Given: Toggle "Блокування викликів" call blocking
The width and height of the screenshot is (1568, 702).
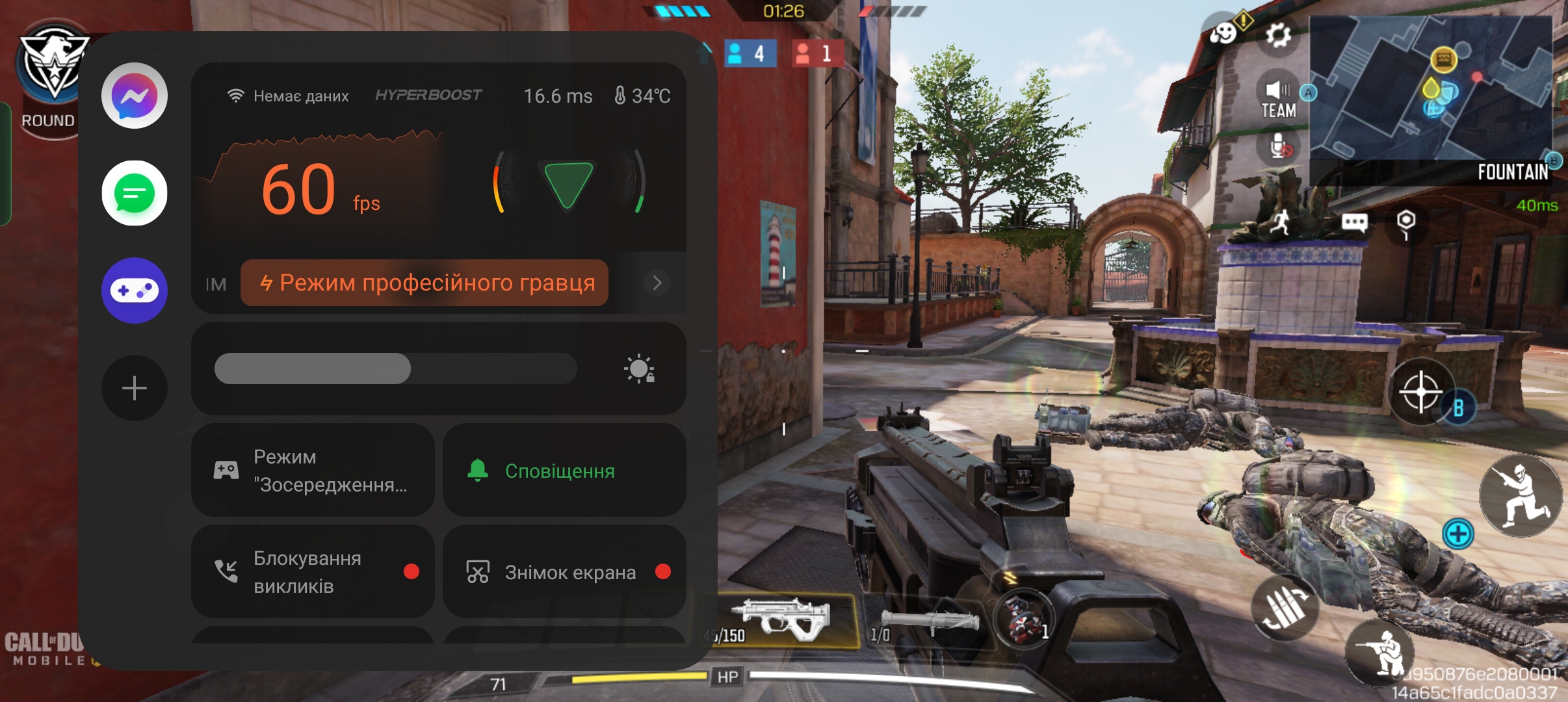Looking at the screenshot, I should 313,571.
